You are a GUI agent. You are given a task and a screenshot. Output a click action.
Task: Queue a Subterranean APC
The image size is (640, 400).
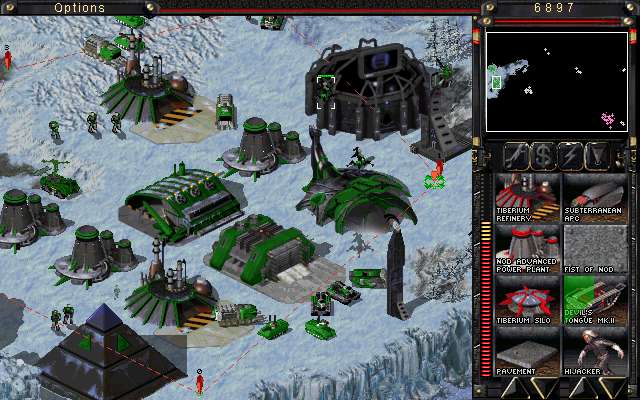(x=593, y=197)
